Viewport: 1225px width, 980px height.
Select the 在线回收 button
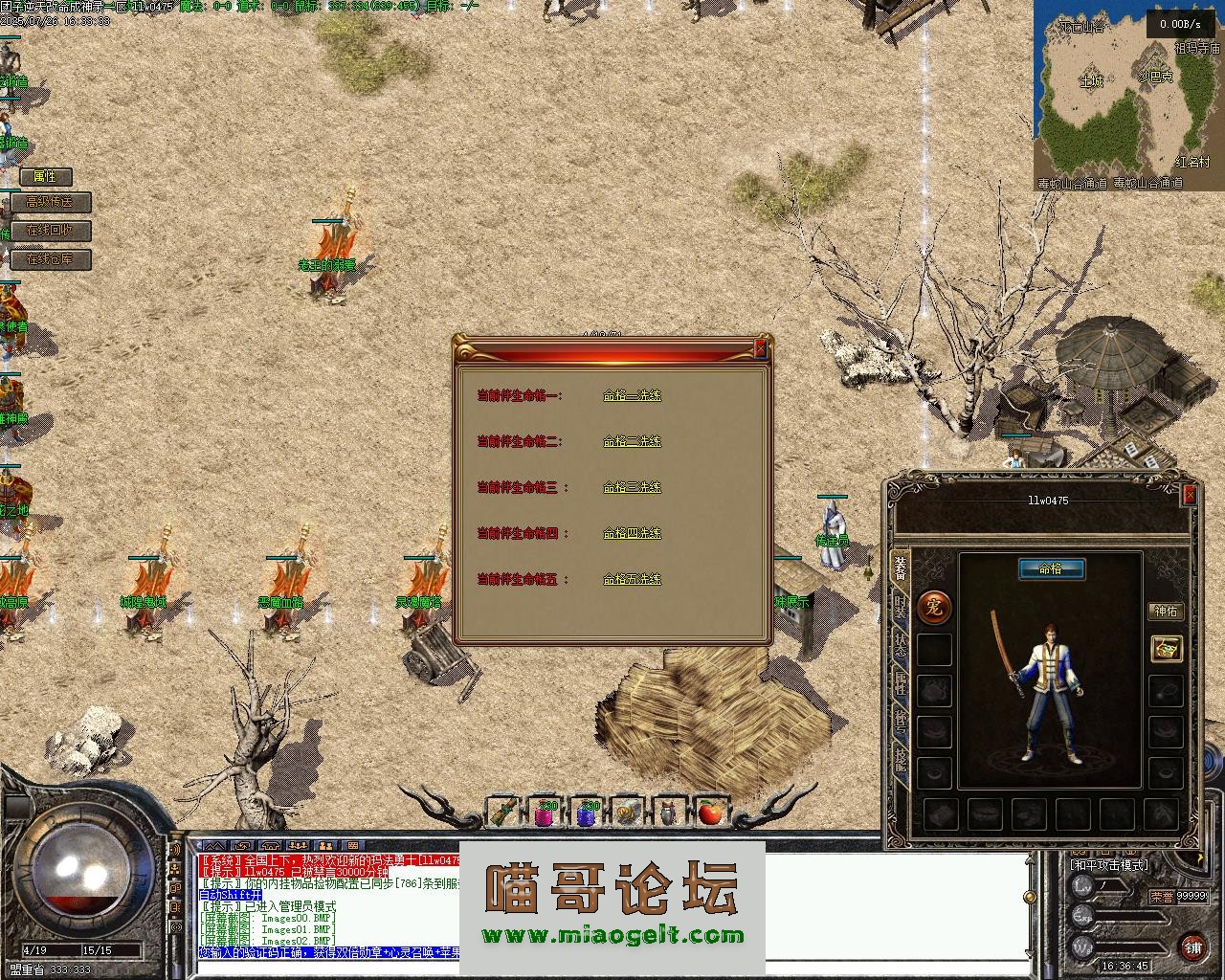click(55, 231)
